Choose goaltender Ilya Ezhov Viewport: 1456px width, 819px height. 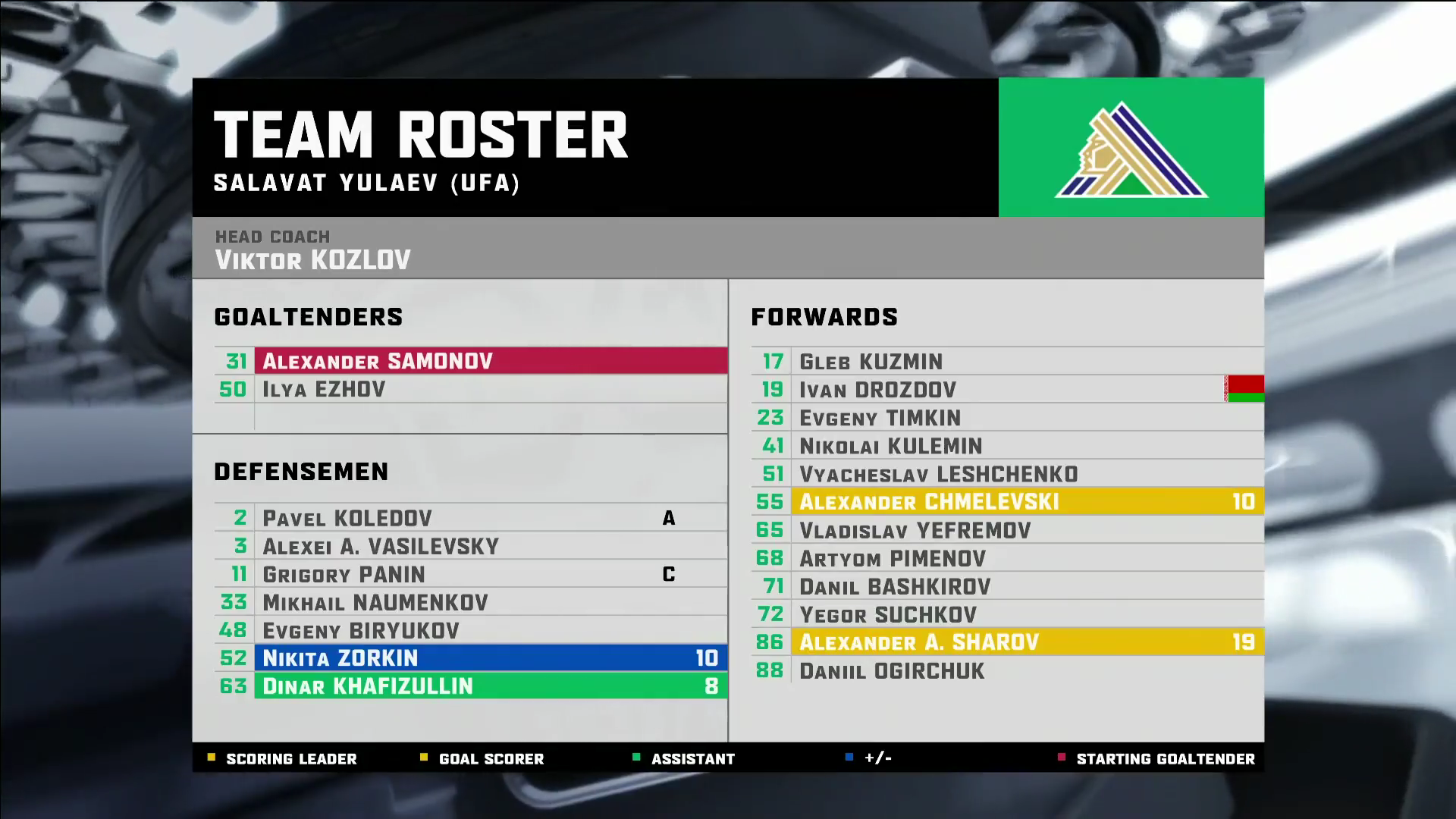pyautogui.click(x=470, y=389)
